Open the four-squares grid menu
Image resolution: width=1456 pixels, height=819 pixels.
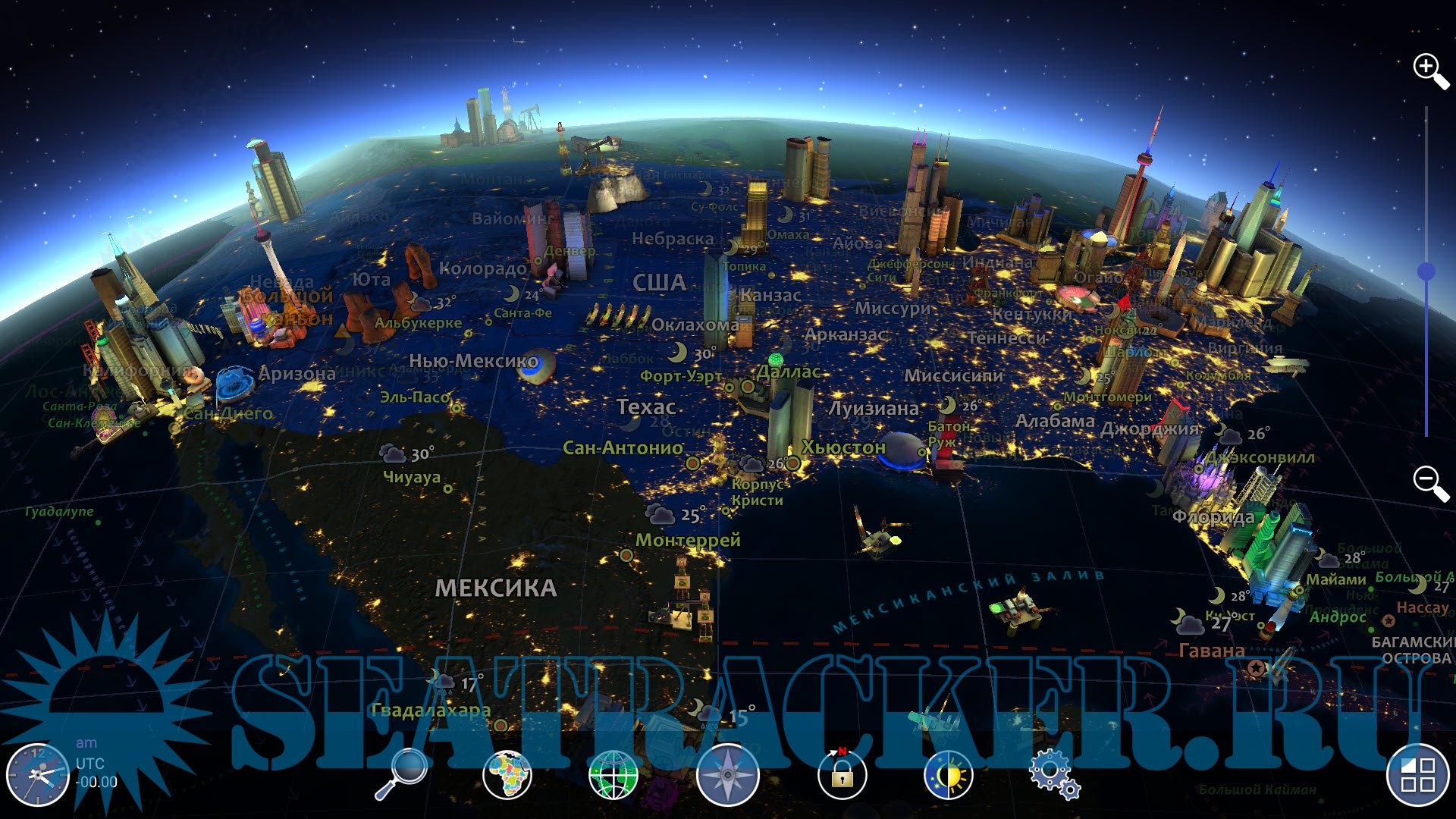click(x=1417, y=775)
